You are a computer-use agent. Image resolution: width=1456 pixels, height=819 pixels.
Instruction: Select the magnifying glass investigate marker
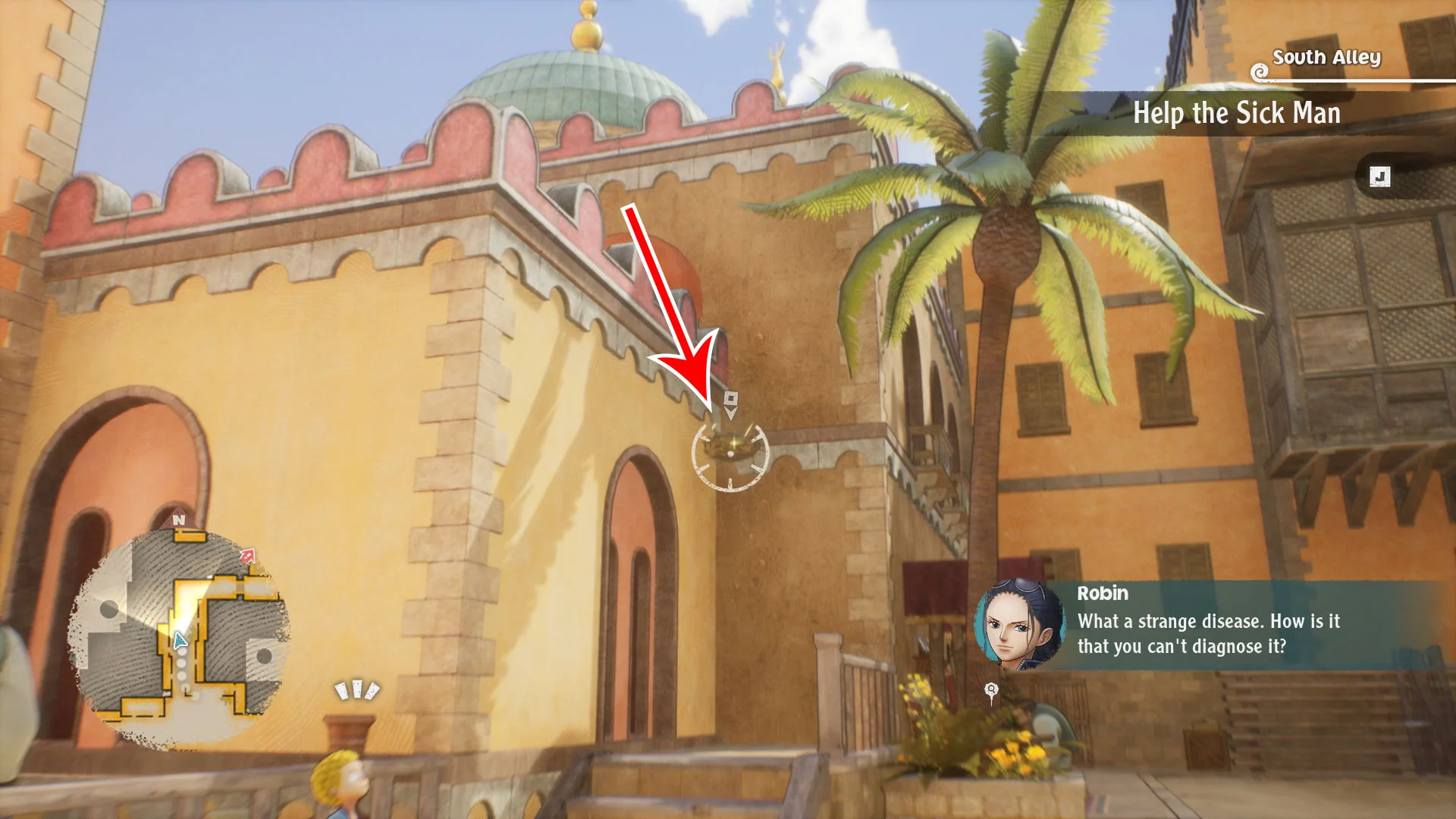pos(990,690)
